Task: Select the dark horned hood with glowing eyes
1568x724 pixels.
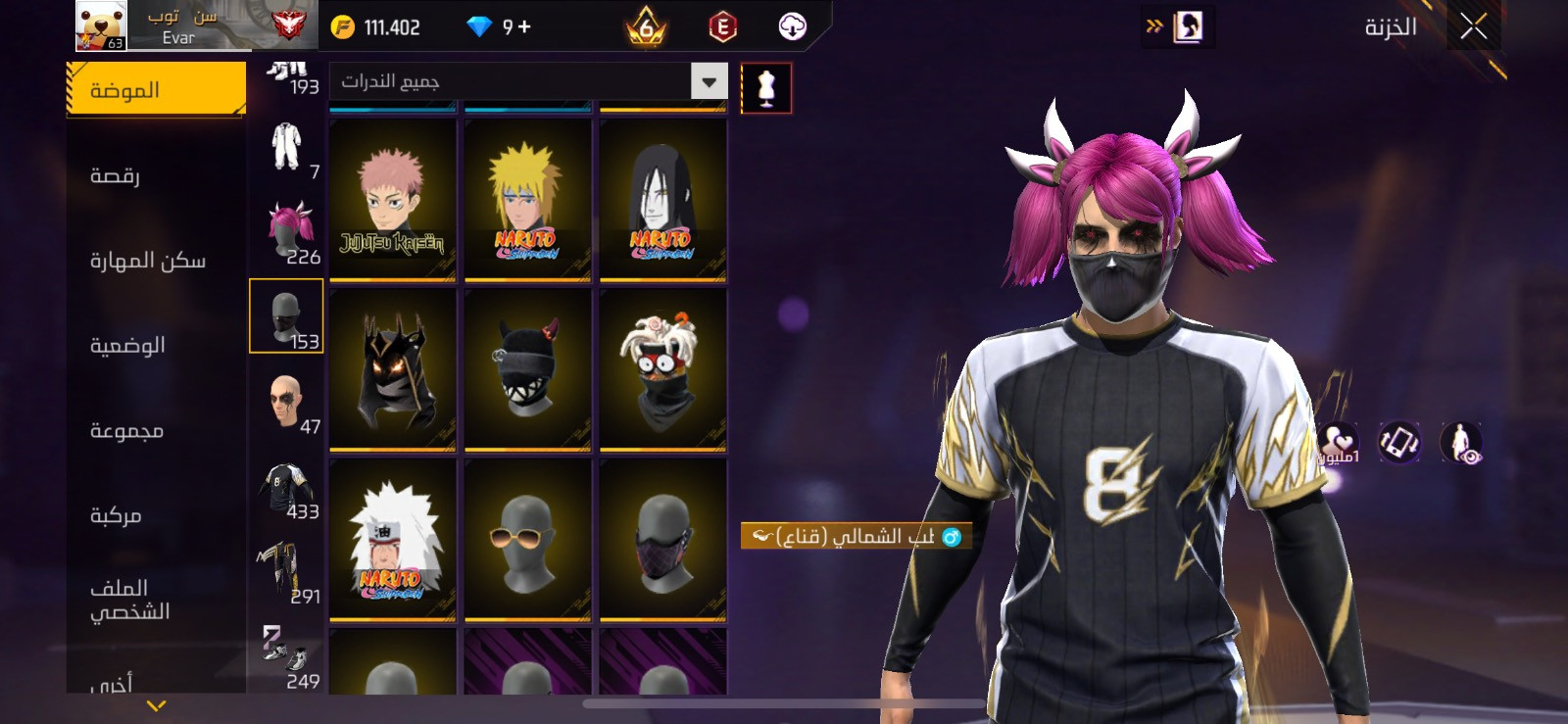Action: tap(393, 370)
